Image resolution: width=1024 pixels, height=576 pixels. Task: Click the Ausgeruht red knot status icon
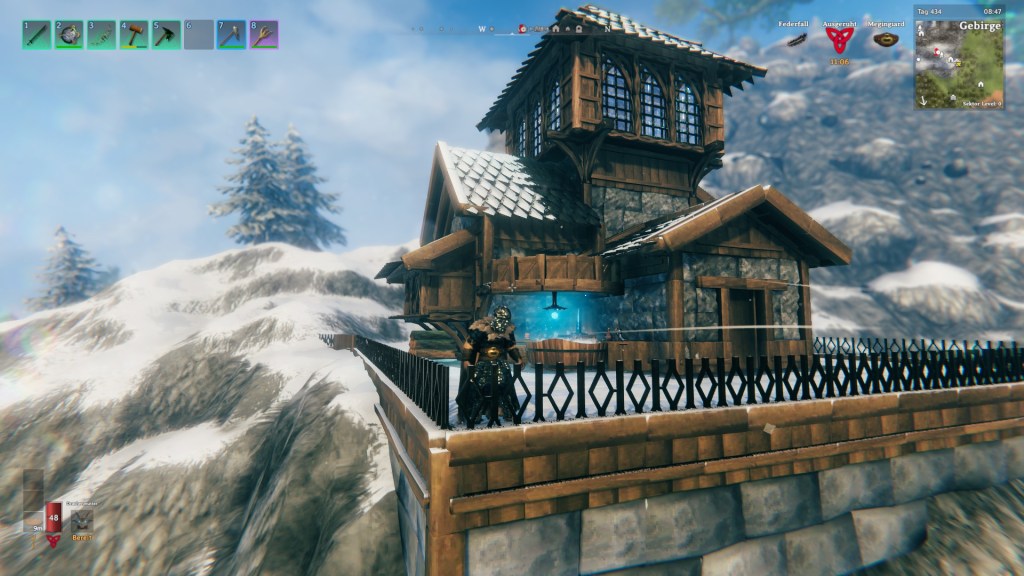coord(839,40)
